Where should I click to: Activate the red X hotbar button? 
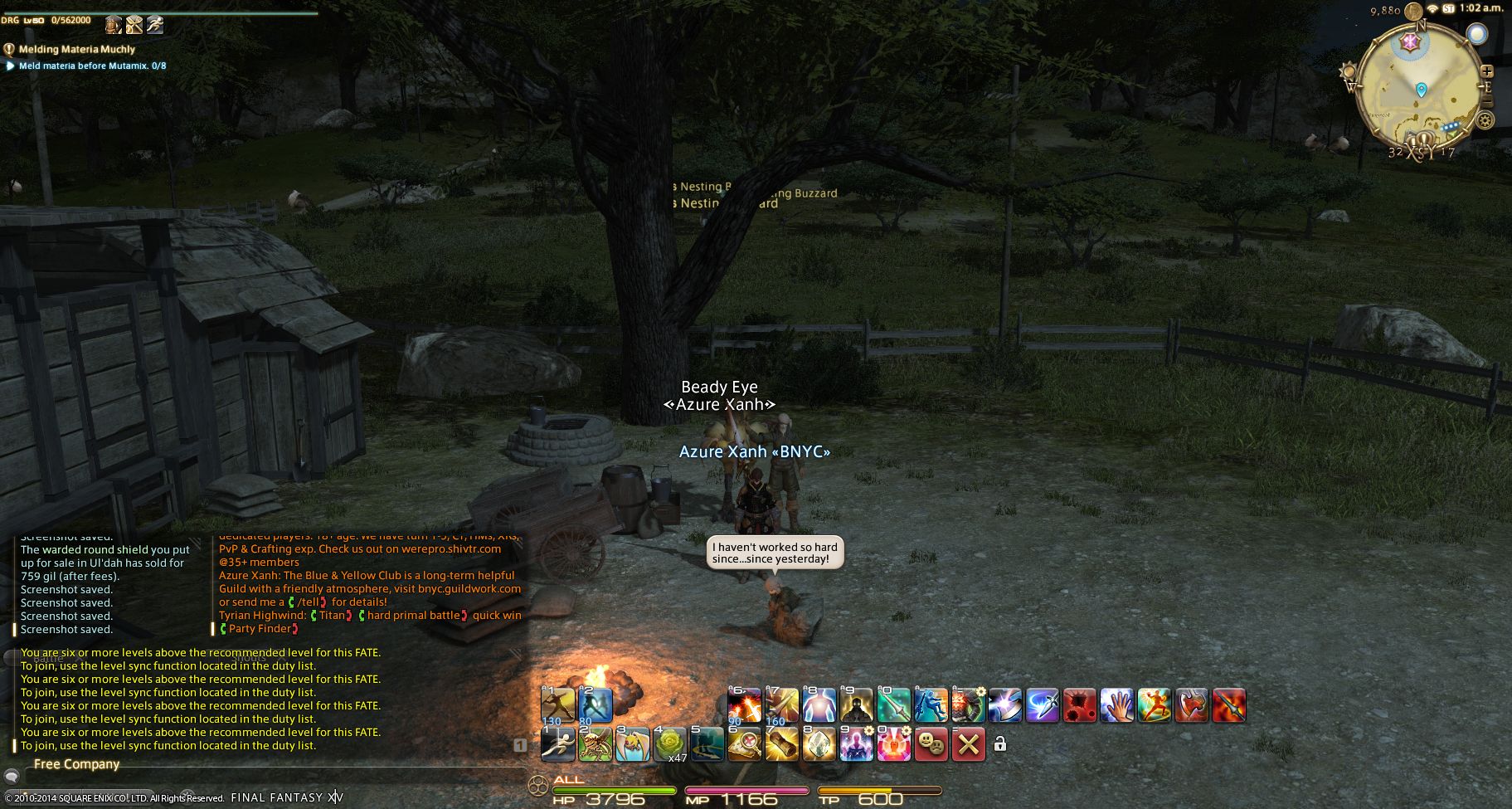968,745
